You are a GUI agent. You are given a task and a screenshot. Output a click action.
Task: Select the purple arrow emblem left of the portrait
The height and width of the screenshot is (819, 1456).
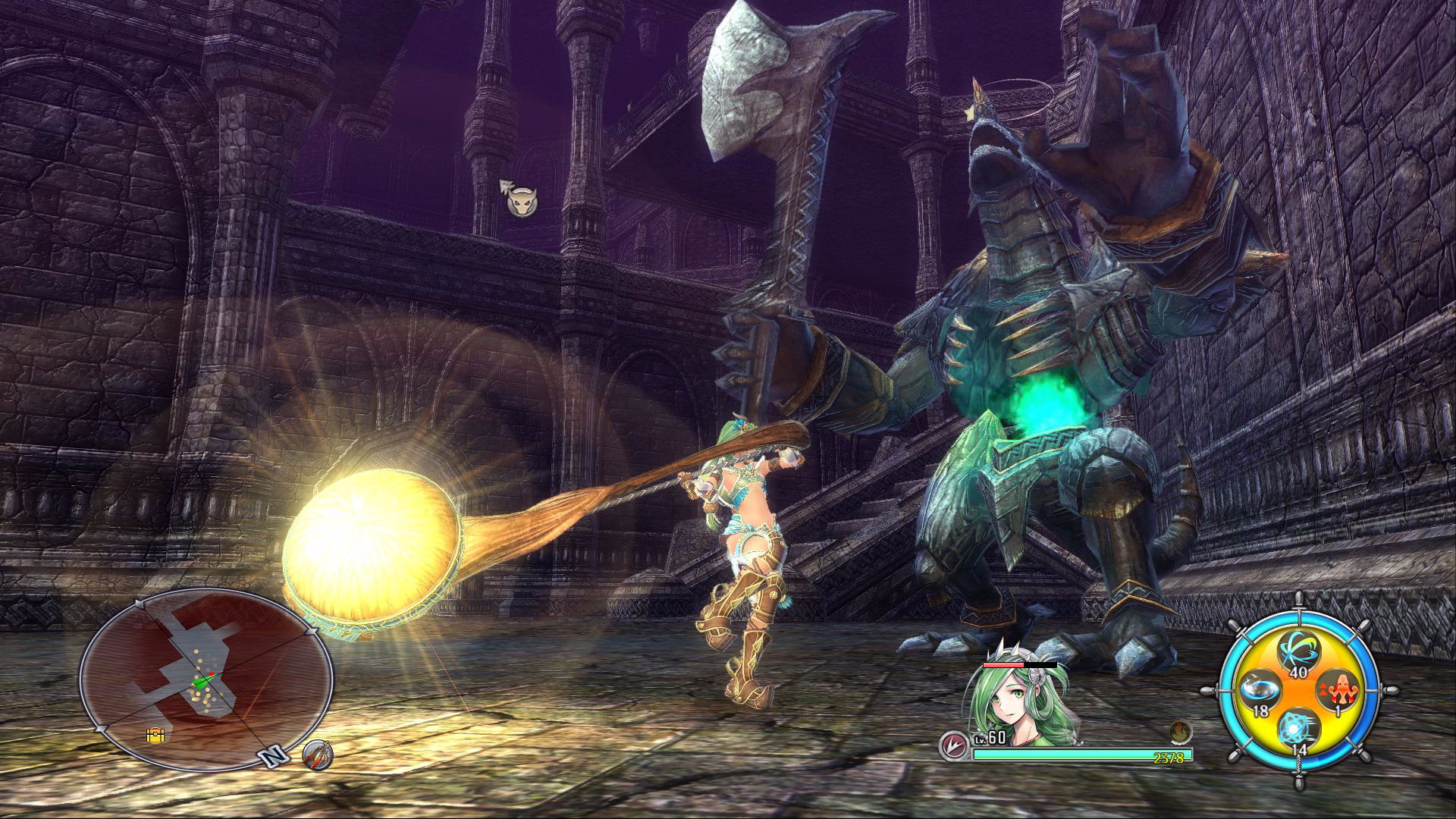tap(953, 745)
